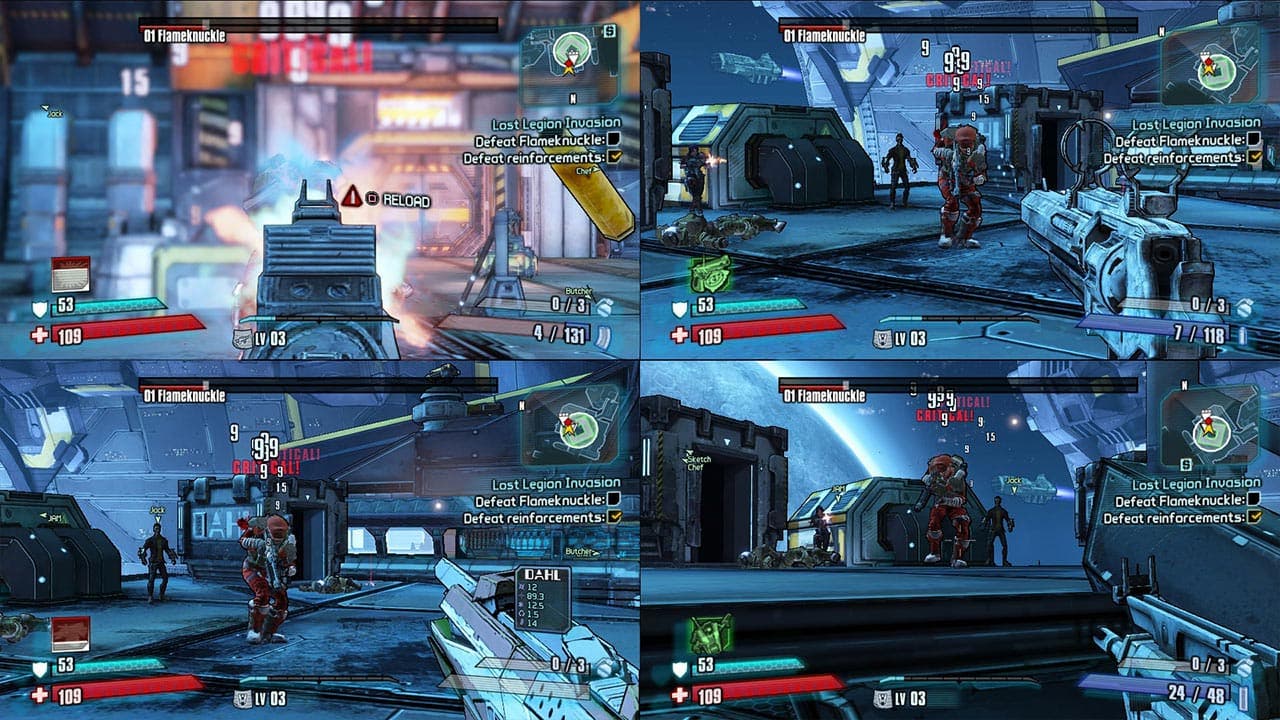Click the Jack nameplate in bottom-left quadrant
1280x720 pixels.
click(x=156, y=510)
